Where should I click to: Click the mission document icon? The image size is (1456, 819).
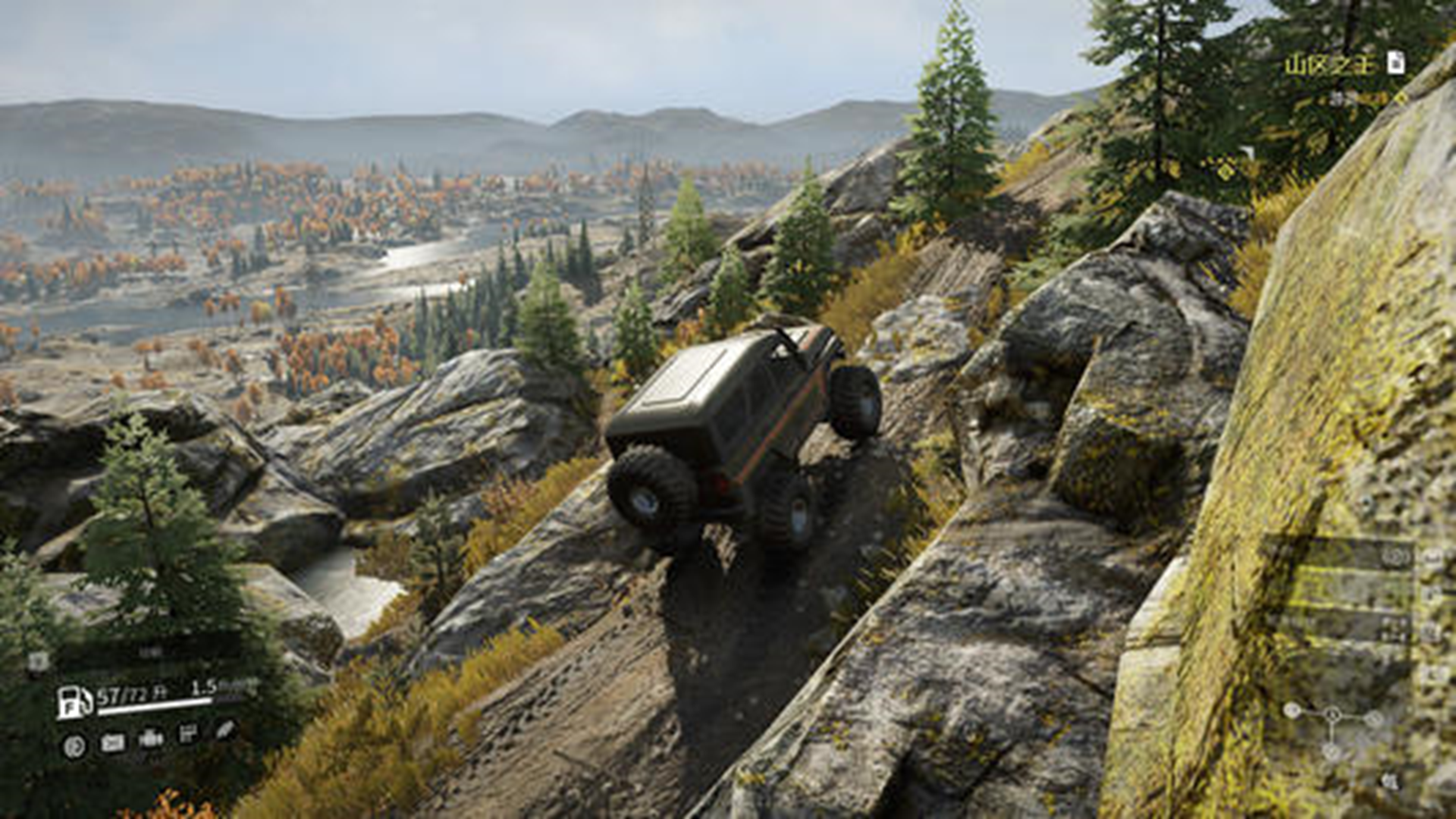(1395, 62)
